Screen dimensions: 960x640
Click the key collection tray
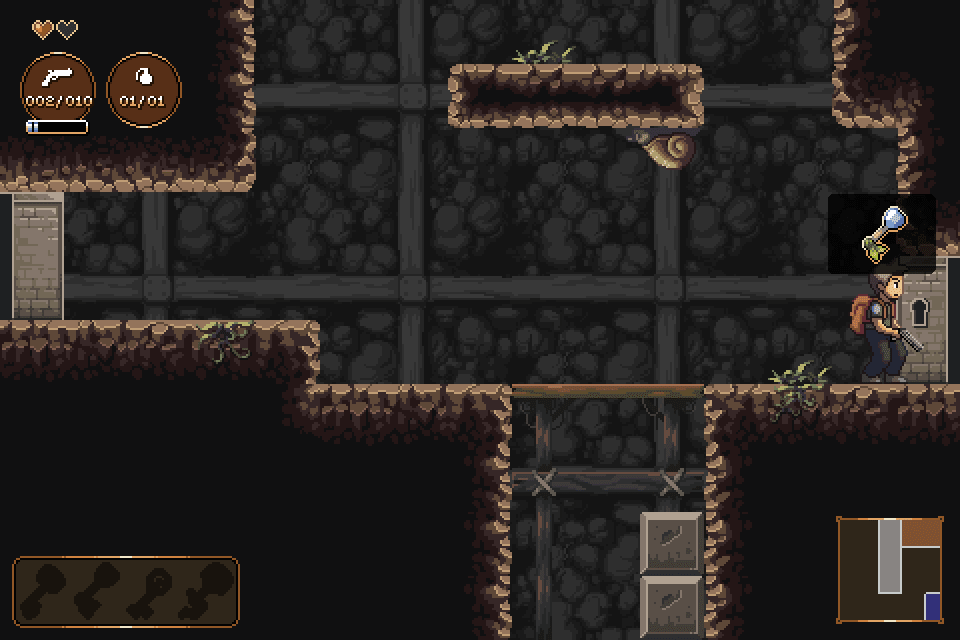(126, 592)
